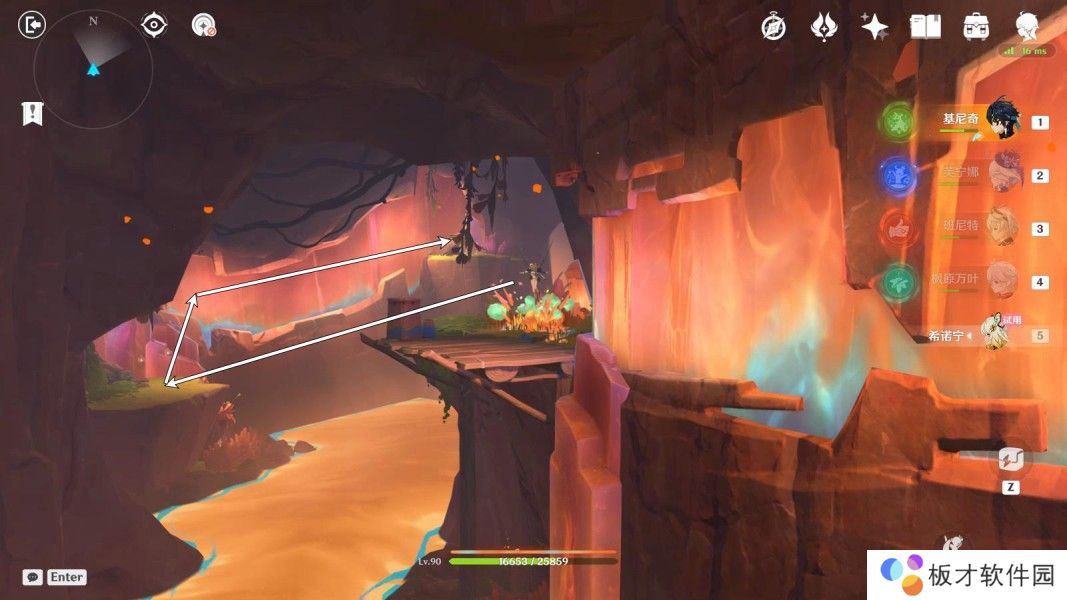Open the crossed-out compass icon
The height and width of the screenshot is (600, 1067).
(x=773, y=27)
